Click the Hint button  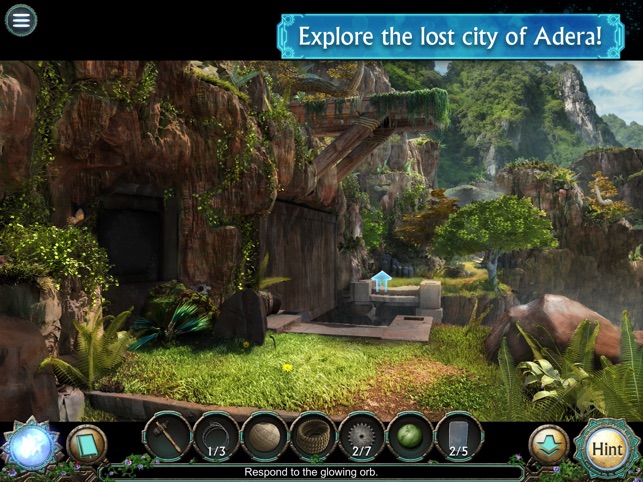tap(606, 449)
